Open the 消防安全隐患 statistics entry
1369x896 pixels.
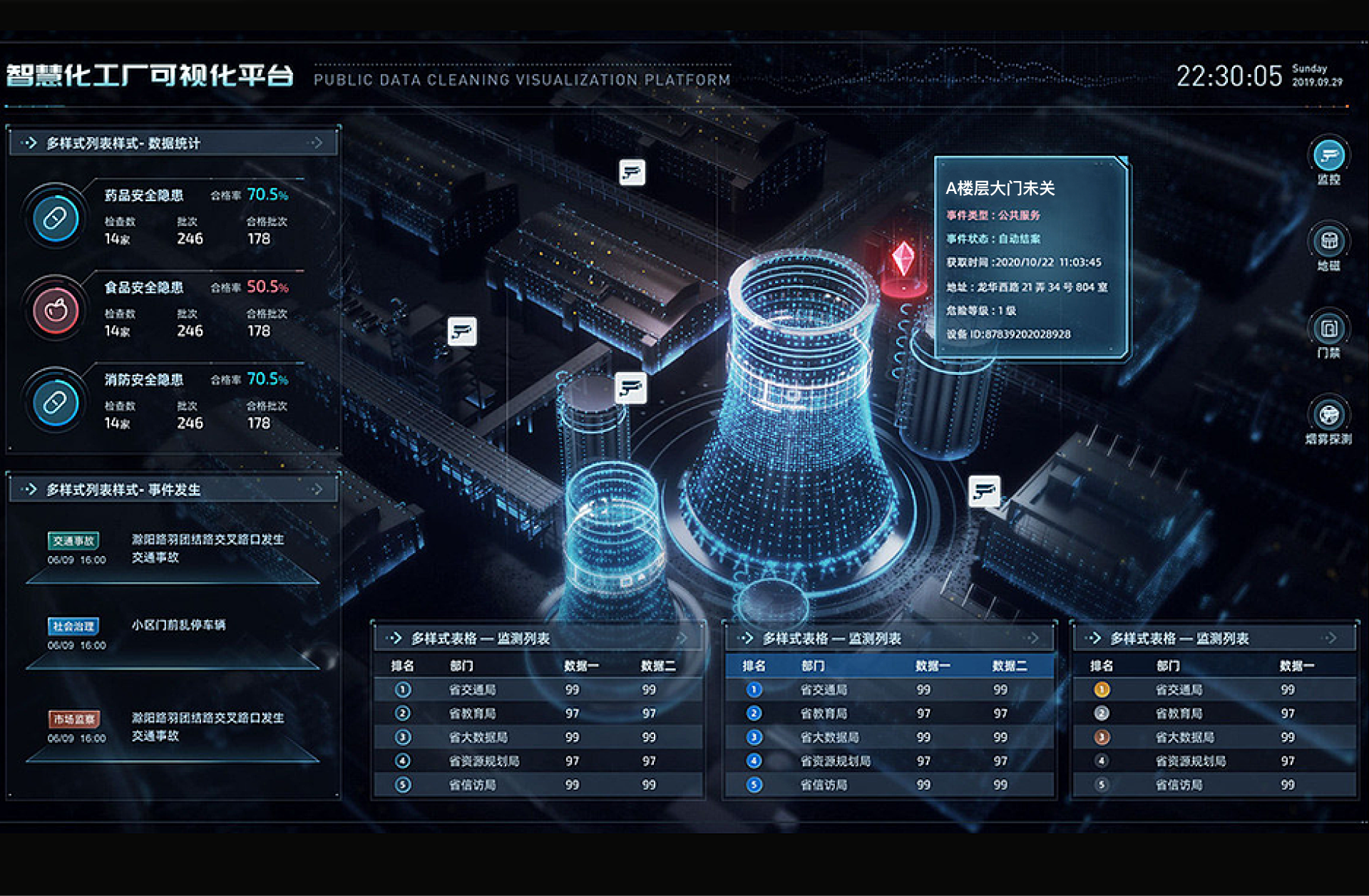pos(144,380)
